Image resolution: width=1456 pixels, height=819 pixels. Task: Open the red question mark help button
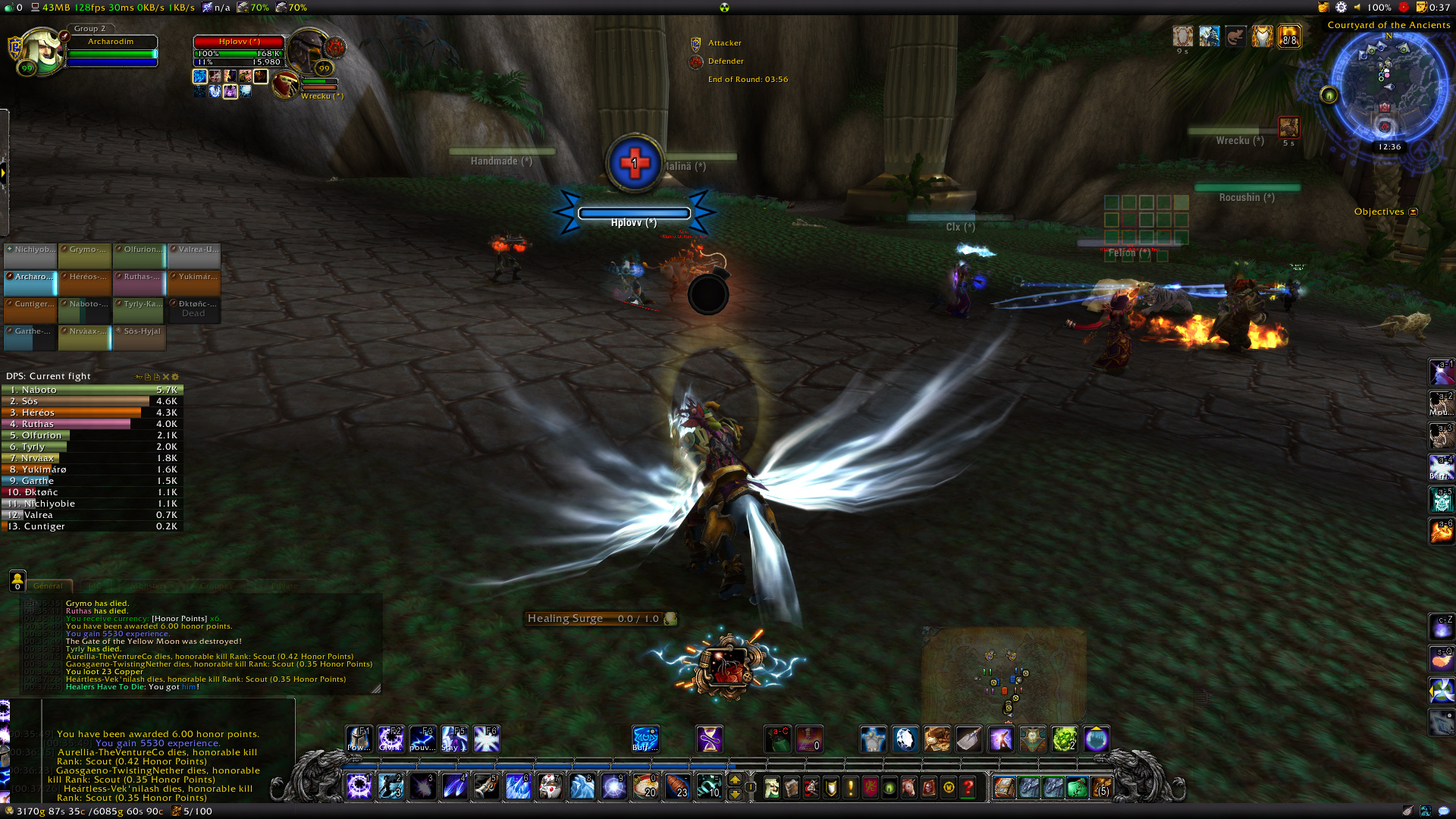[x=968, y=789]
